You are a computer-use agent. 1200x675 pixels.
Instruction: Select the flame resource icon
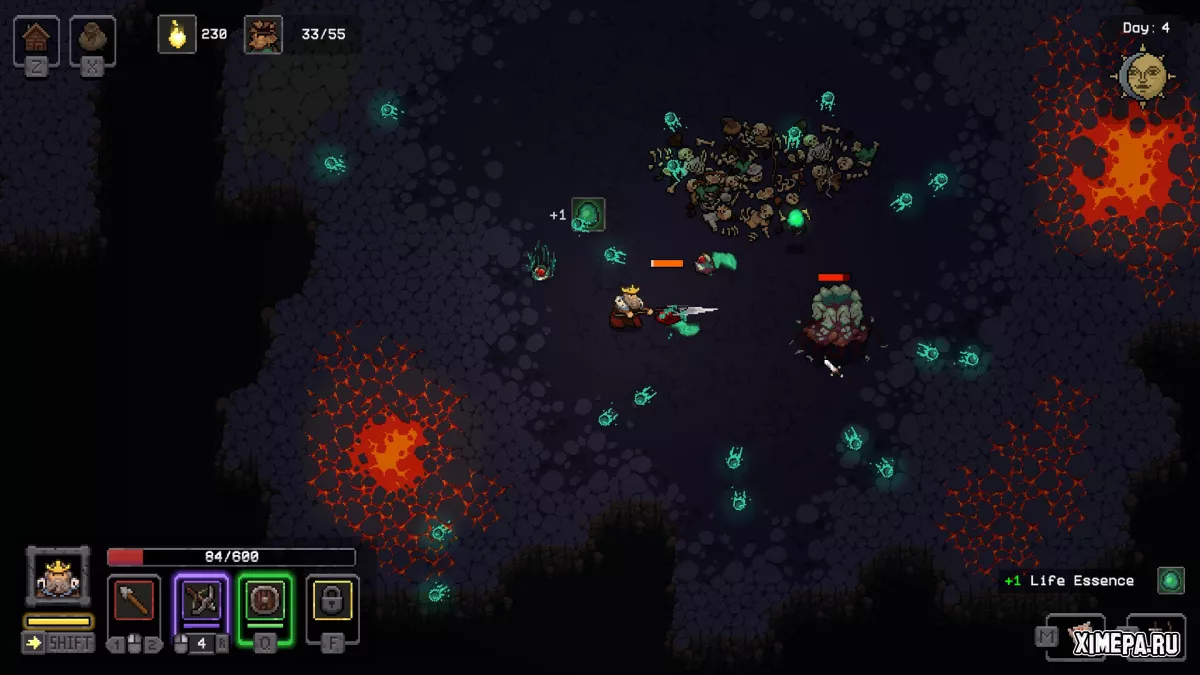(x=177, y=34)
